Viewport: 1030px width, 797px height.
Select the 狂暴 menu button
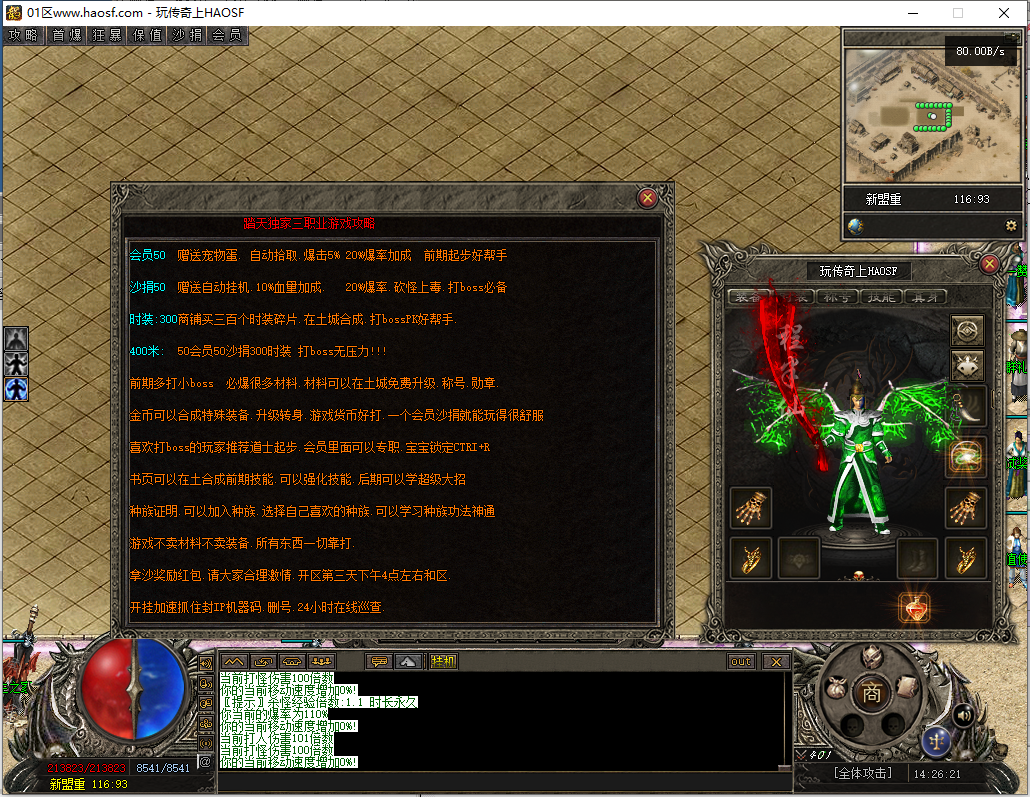(x=107, y=35)
